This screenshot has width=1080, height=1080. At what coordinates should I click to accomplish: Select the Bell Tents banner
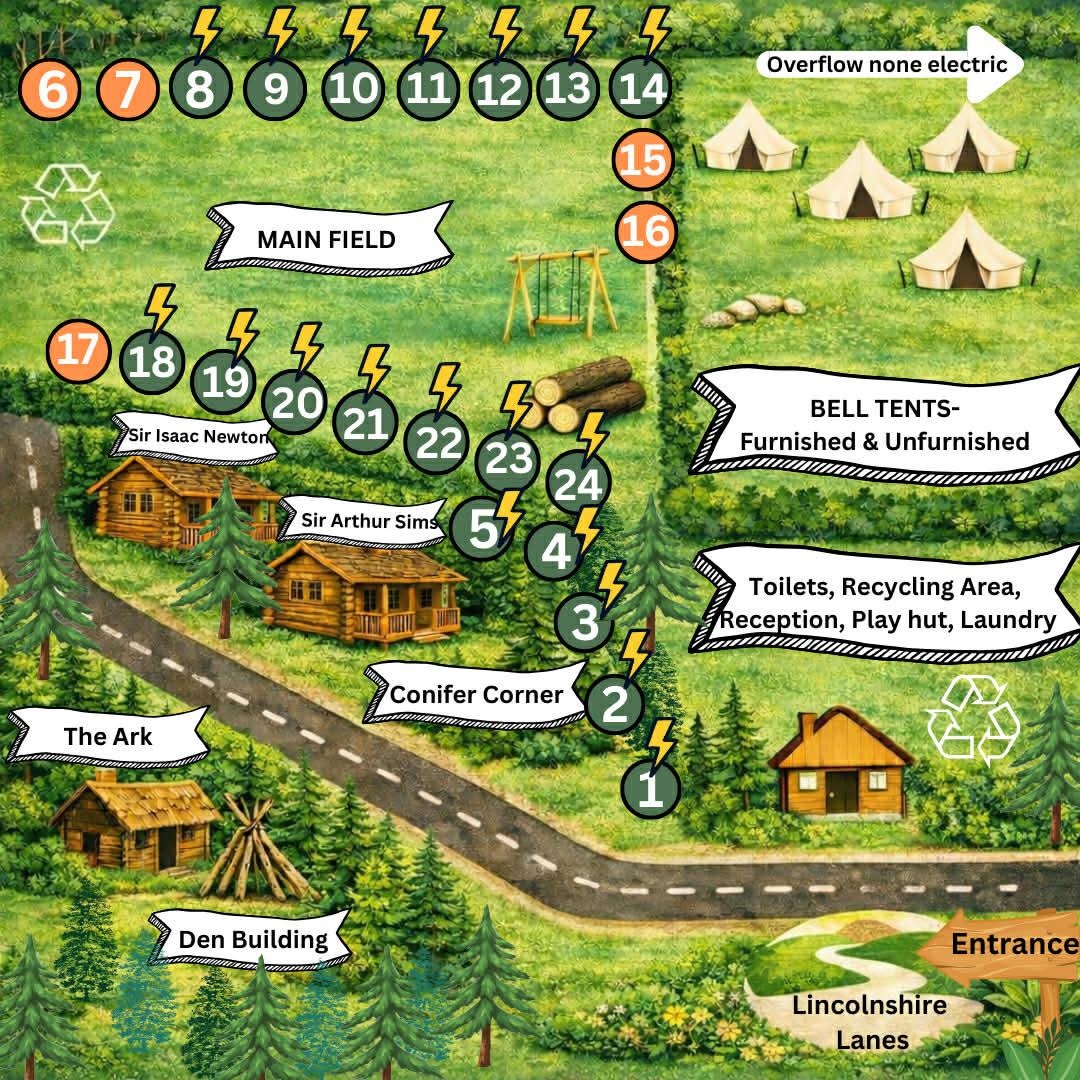coord(884,425)
